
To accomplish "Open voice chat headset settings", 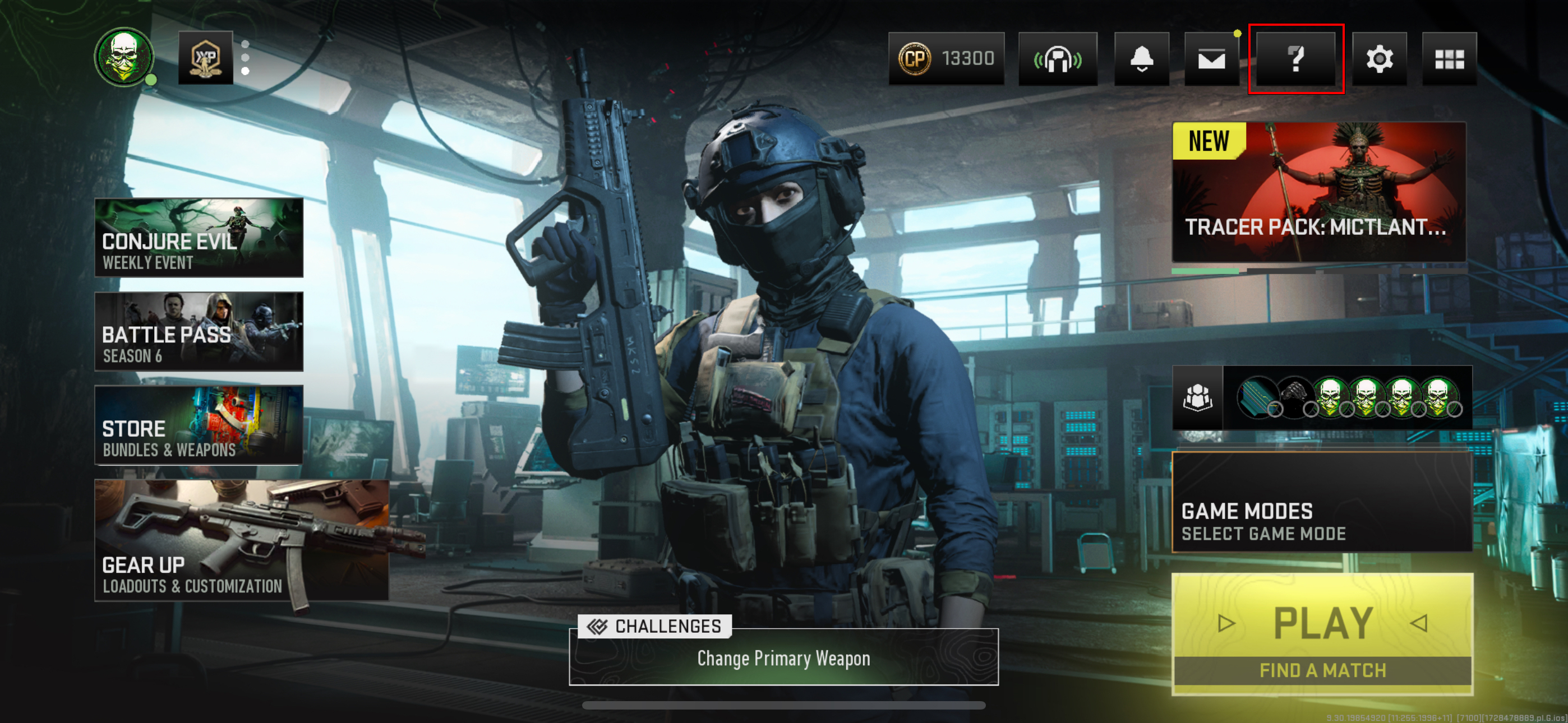I will (1057, 58).
